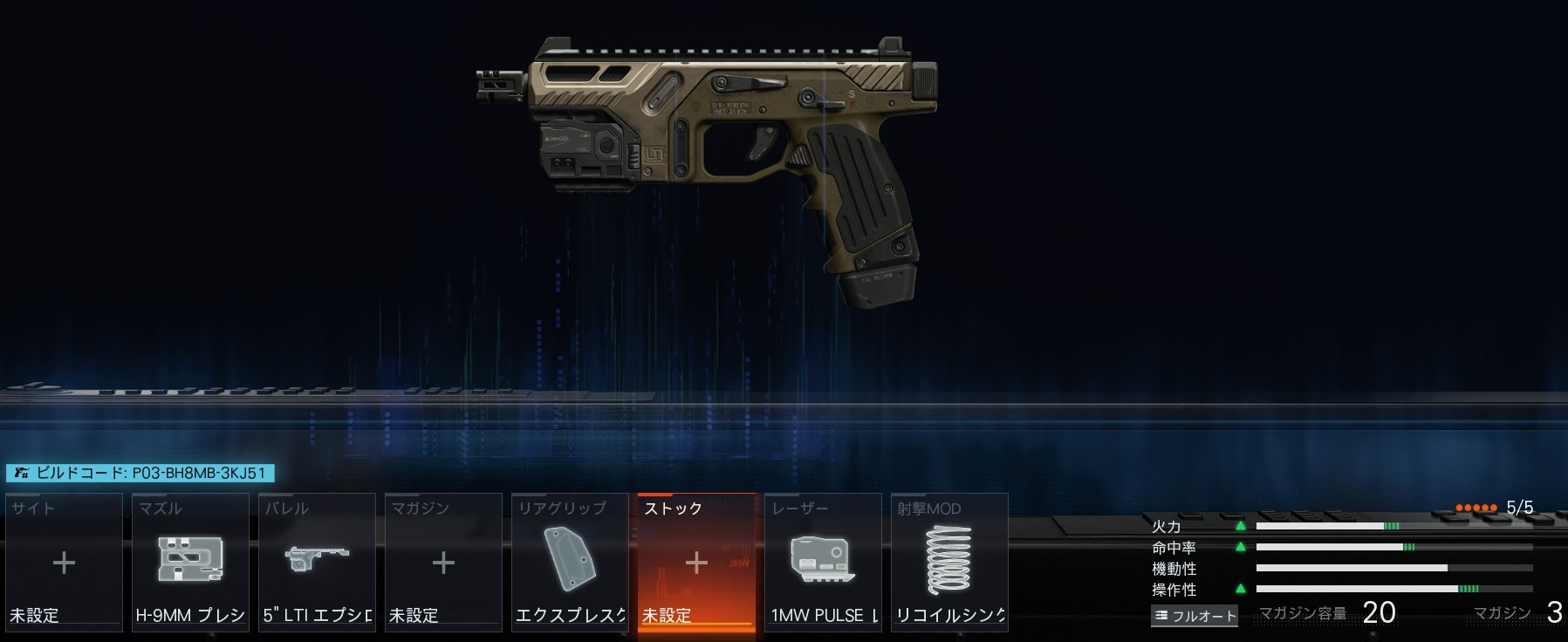Select the マズル H-9MM muzzle slot
Image resolution: width=1568 pixels, height=642 pixels.
tap(190, 562)
